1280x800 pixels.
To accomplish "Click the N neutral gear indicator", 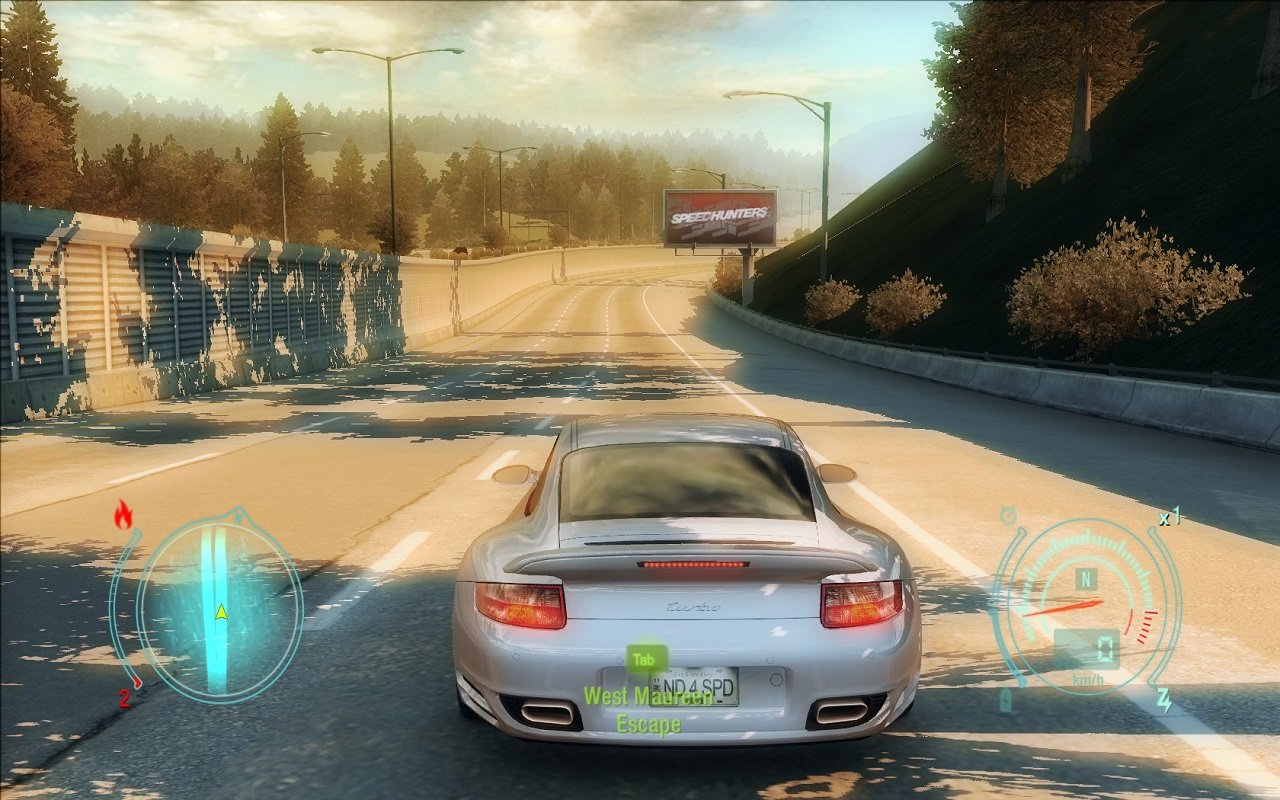I will click(1086, 578).
